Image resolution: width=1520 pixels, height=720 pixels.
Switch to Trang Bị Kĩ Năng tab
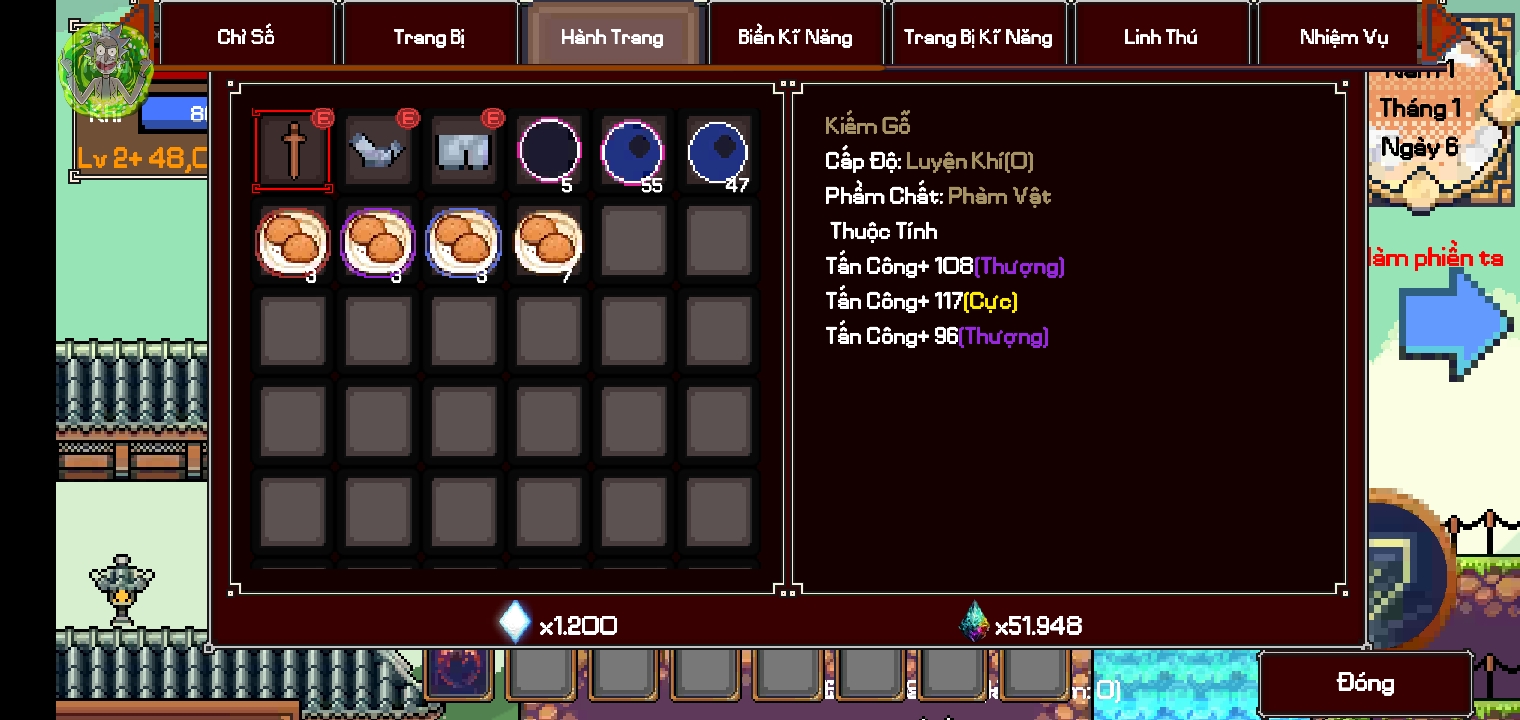tap(978, 37)
